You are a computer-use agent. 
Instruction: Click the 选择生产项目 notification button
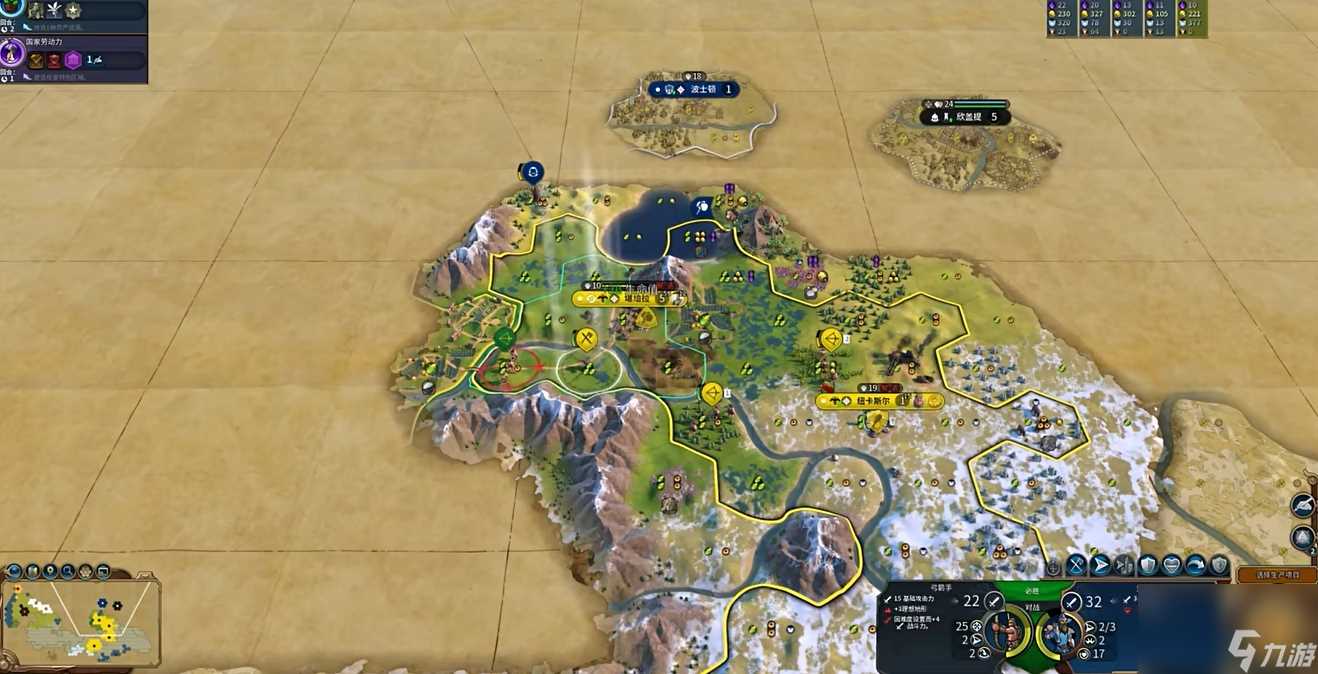(1276, 575)
